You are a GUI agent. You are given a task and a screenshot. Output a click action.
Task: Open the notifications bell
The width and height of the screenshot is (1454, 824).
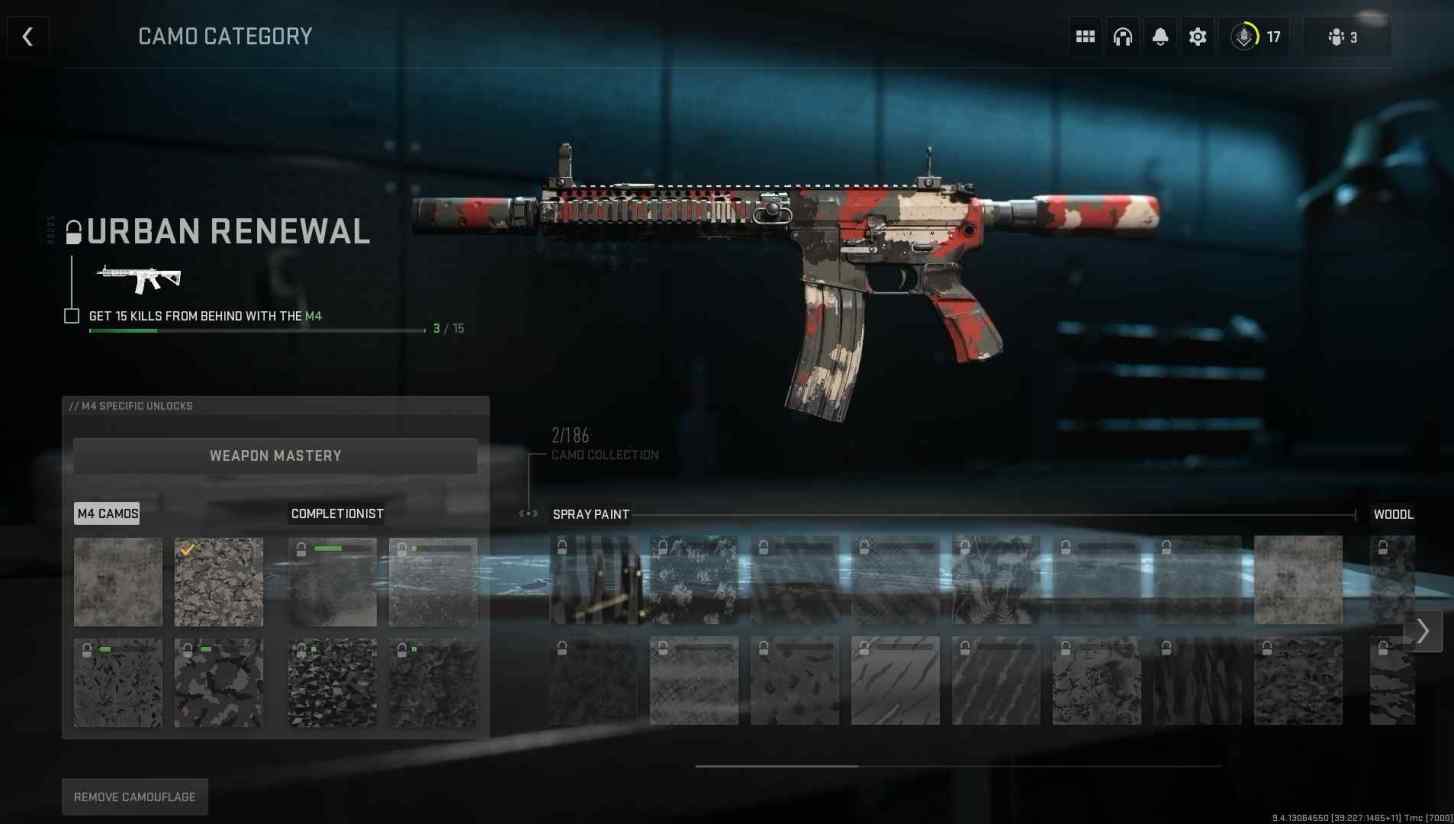1160,36
